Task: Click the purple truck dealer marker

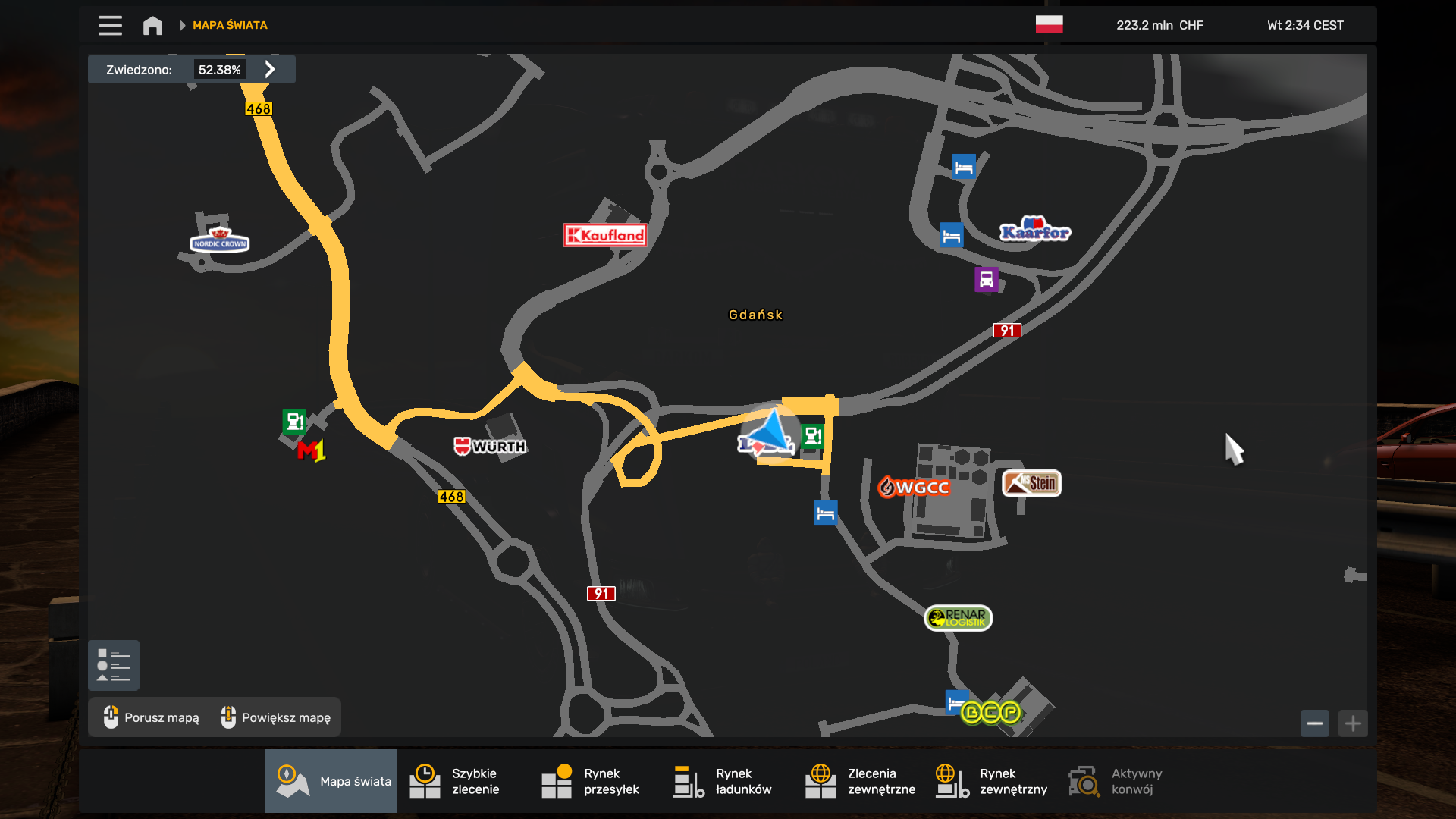Action: (986, 280)
